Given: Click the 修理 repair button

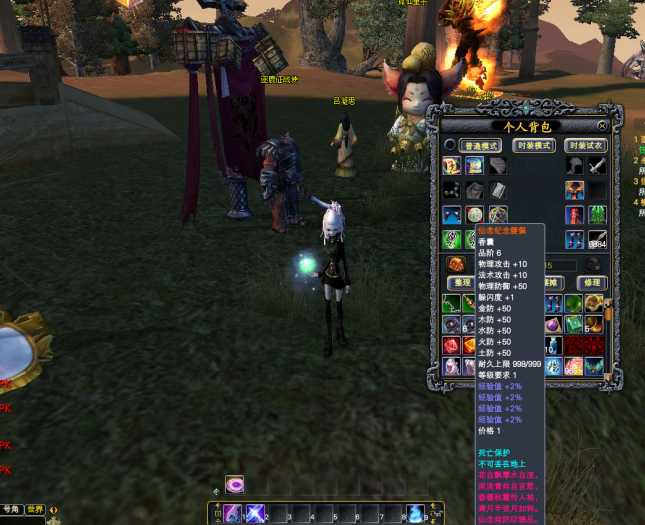Looking at the screenshot, I should click(590, 283).
